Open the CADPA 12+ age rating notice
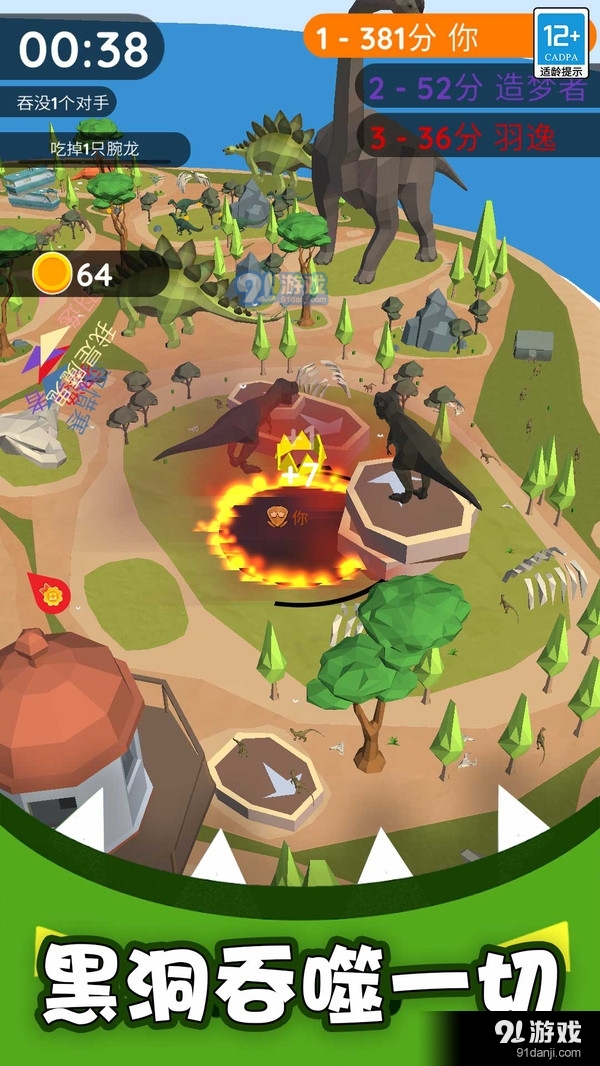This screenshot has width=600, height=1066. [561, 43]
